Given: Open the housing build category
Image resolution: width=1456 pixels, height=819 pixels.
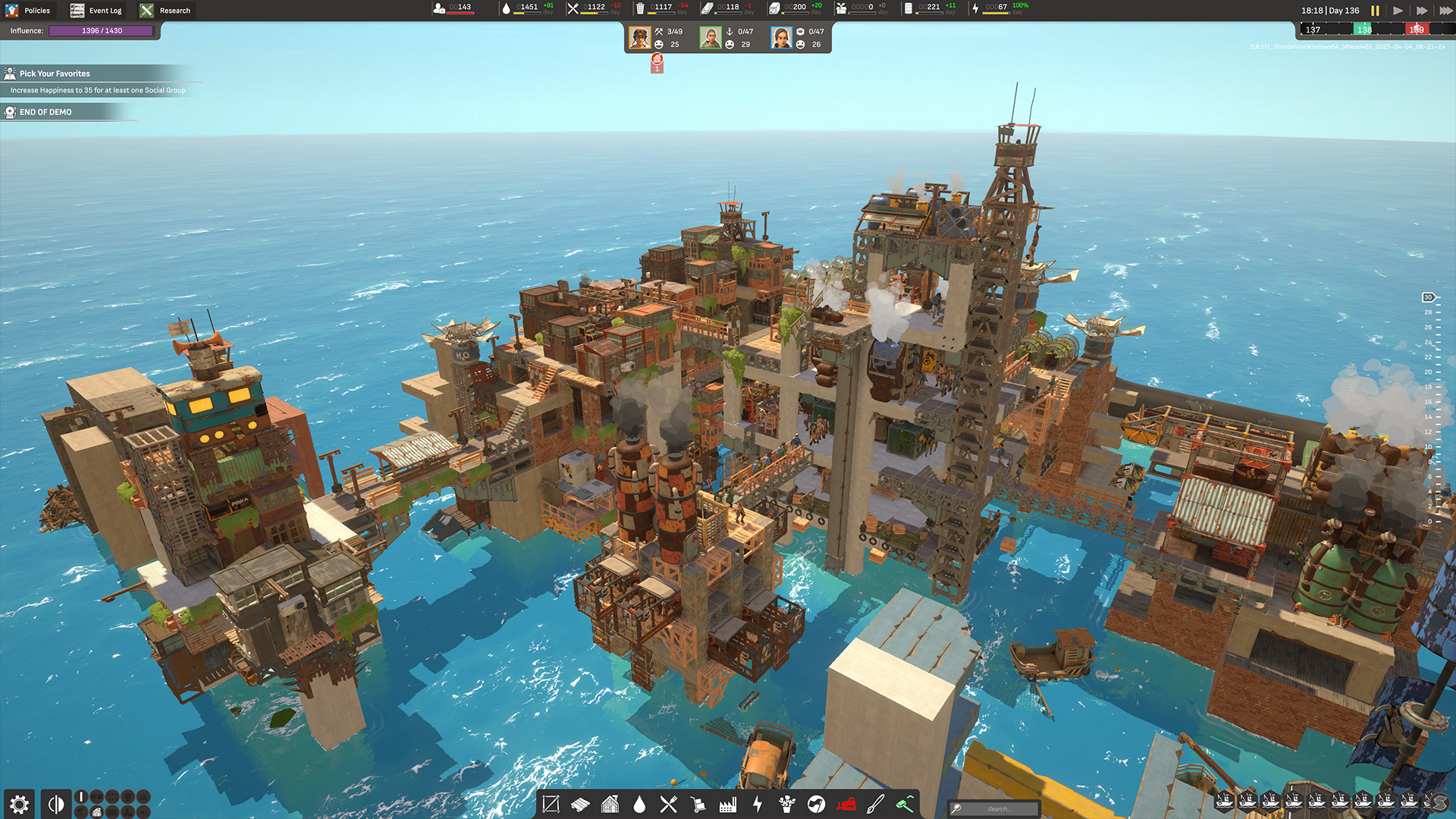Looking at the screenshot, I should [x=610, y=805].
